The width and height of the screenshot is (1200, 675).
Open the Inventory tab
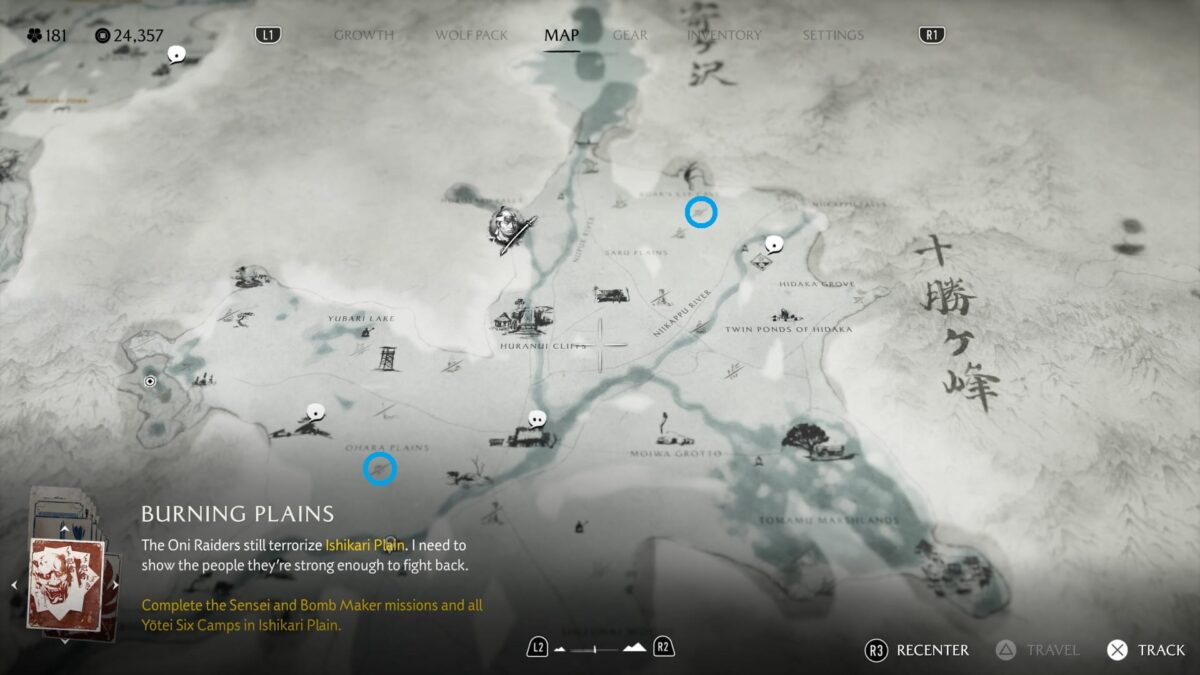click(x=724, y=35)
